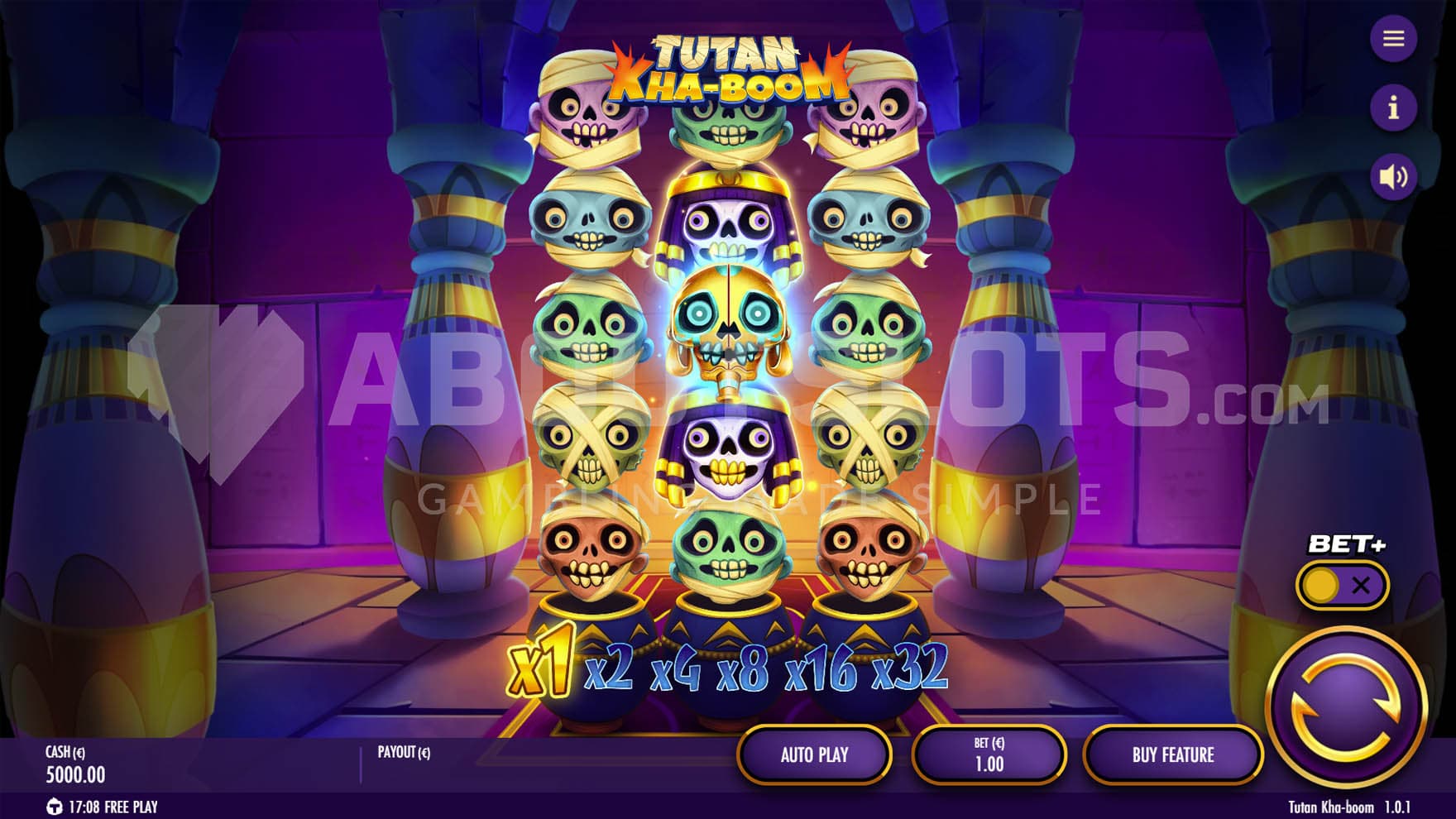Toggle the BET+ switch
This screenshot has height=819, width=1456.
1341,586
